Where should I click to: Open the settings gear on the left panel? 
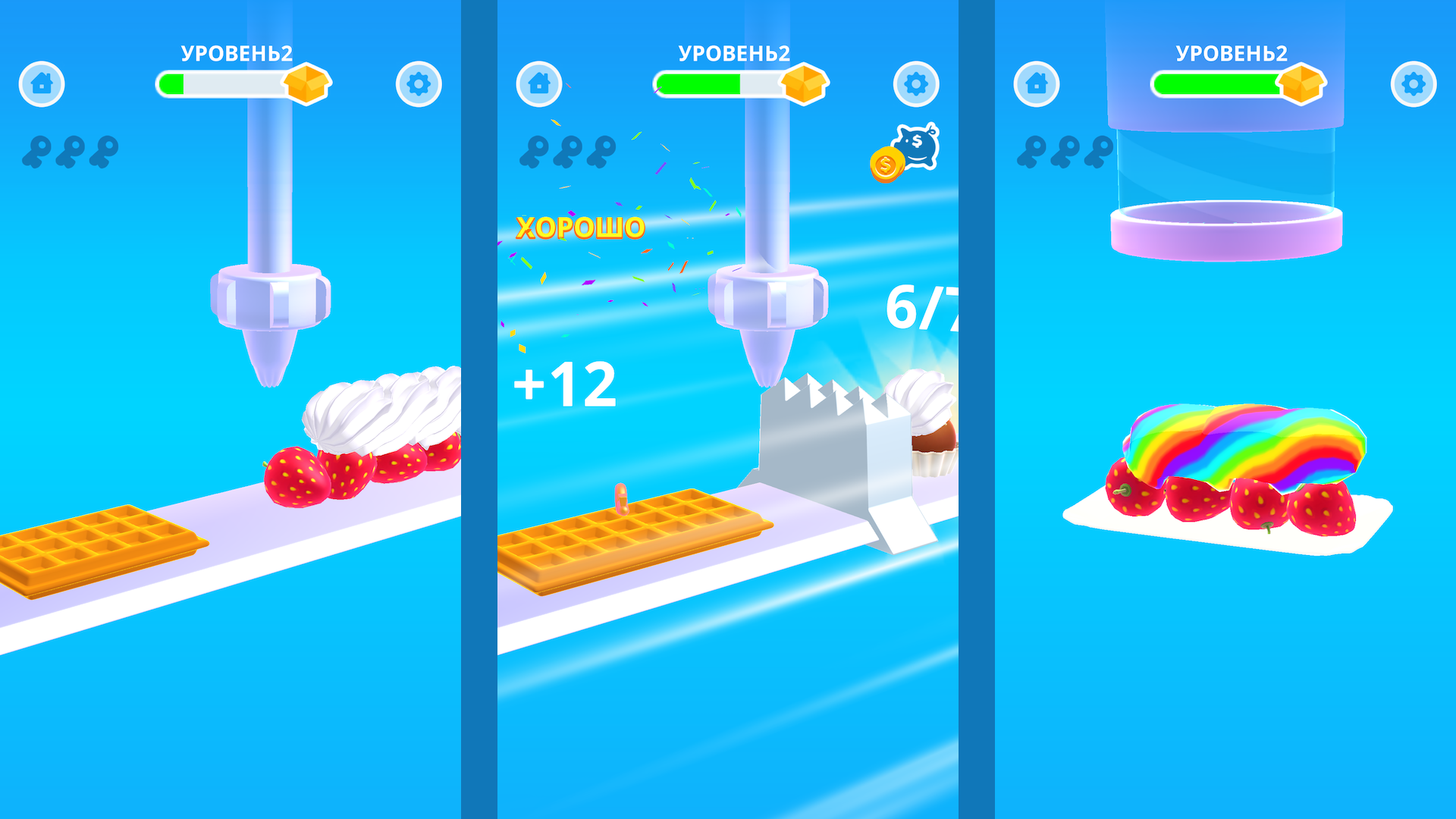click(418, 83)
